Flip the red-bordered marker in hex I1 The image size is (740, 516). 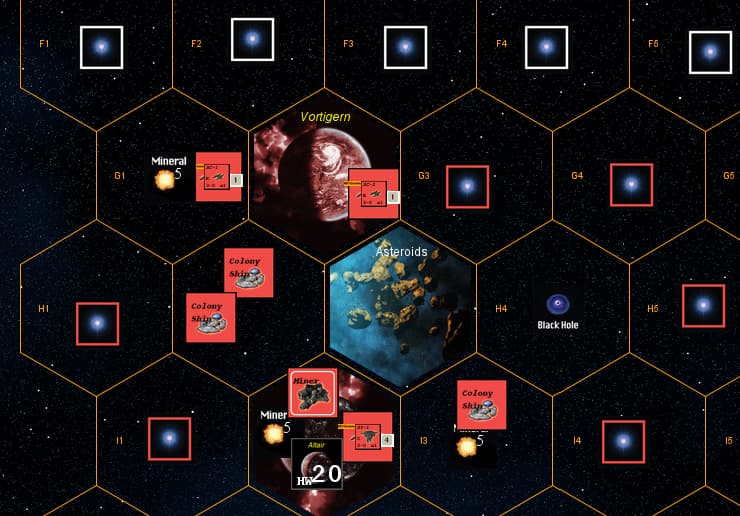point(169,438)
